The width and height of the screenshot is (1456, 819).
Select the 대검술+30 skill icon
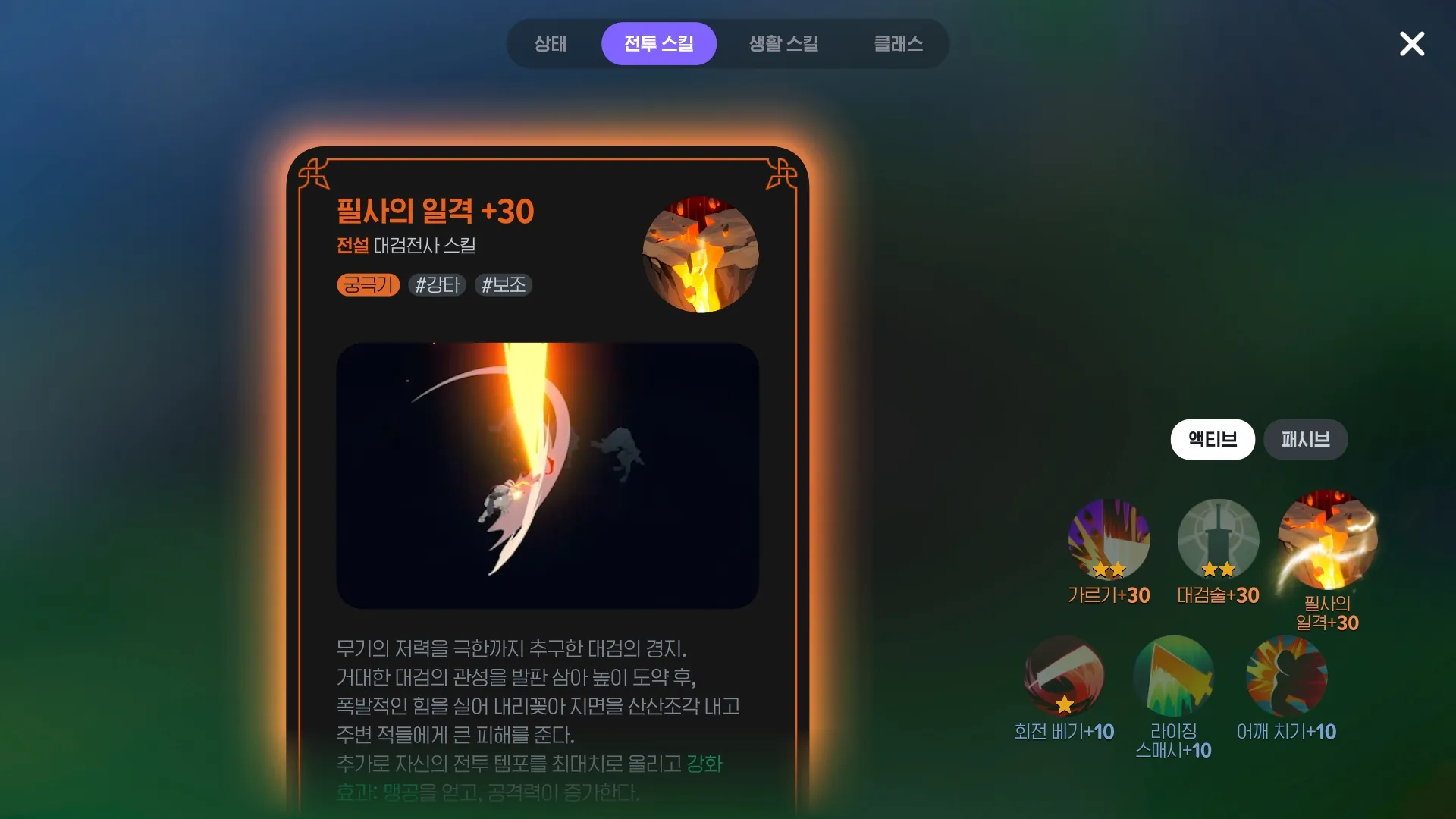(x=1217, y=540)
